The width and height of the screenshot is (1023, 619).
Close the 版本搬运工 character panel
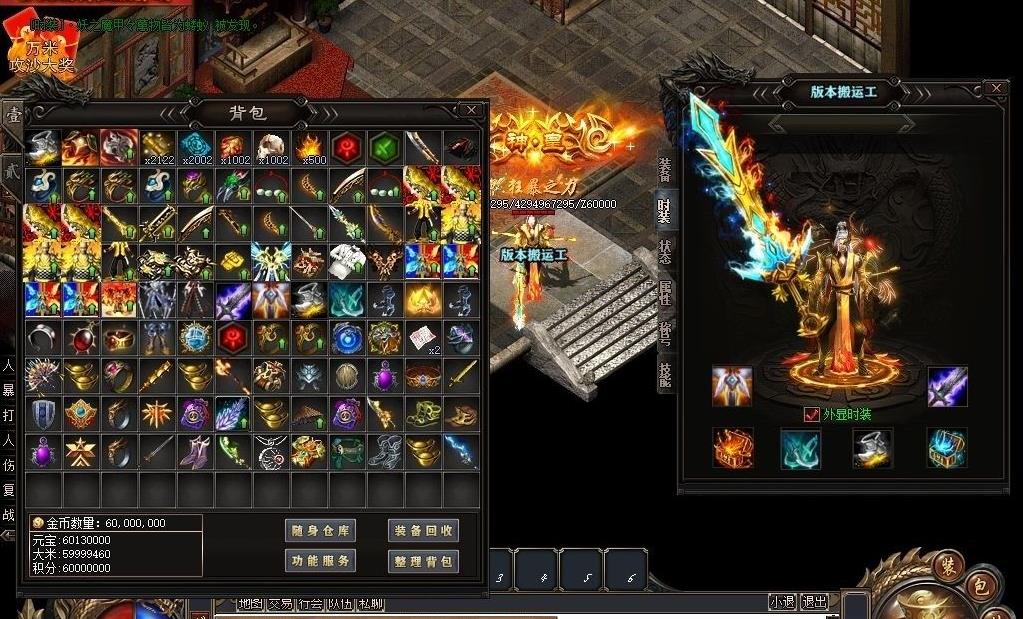point(995,89)
